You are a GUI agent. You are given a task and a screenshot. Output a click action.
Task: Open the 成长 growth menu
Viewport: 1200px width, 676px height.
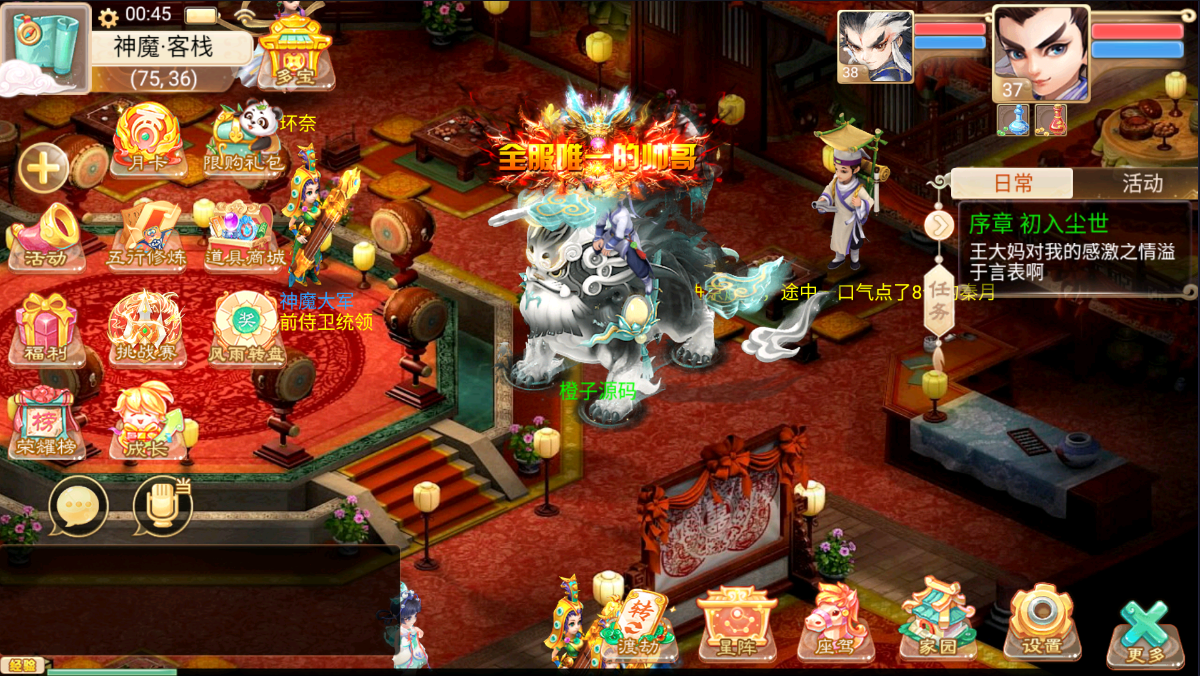pyautogui.click(x=146, y=422)
